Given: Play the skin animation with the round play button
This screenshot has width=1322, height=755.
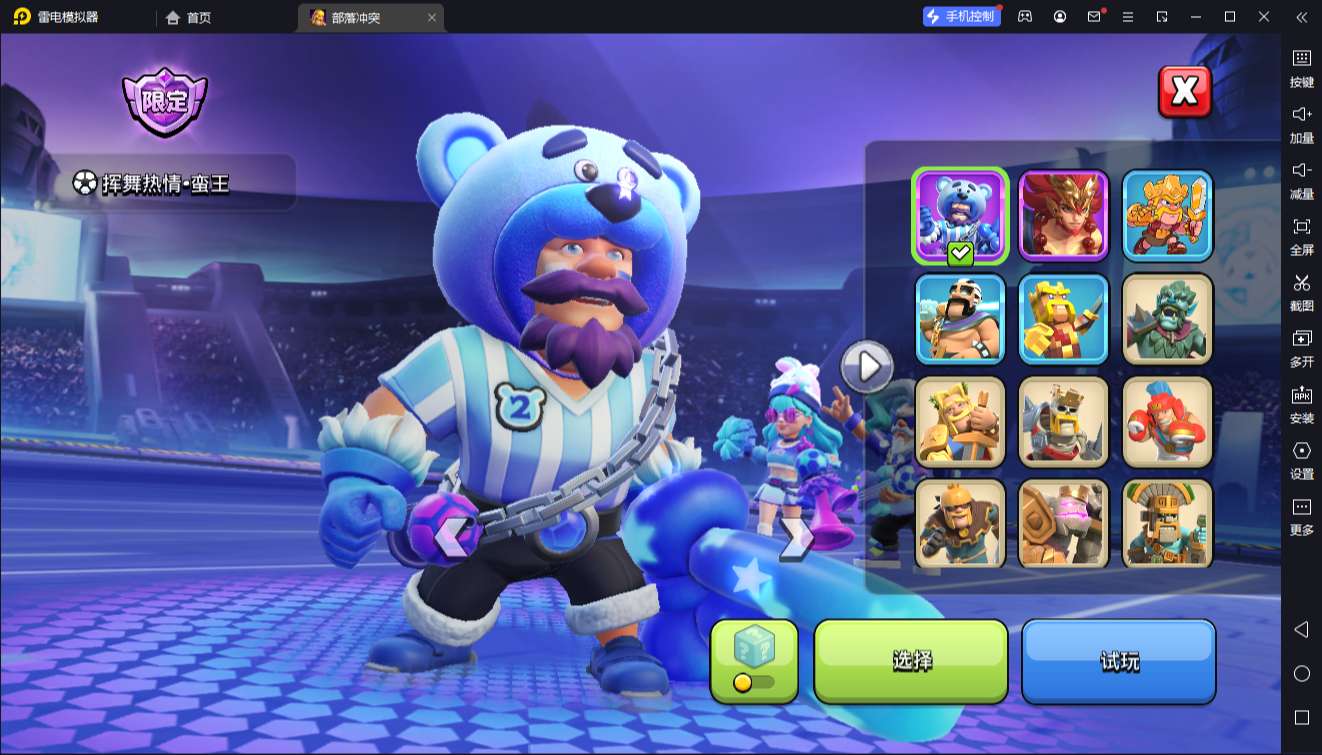Looking at the screenshot, I should (x=867, y=367).
